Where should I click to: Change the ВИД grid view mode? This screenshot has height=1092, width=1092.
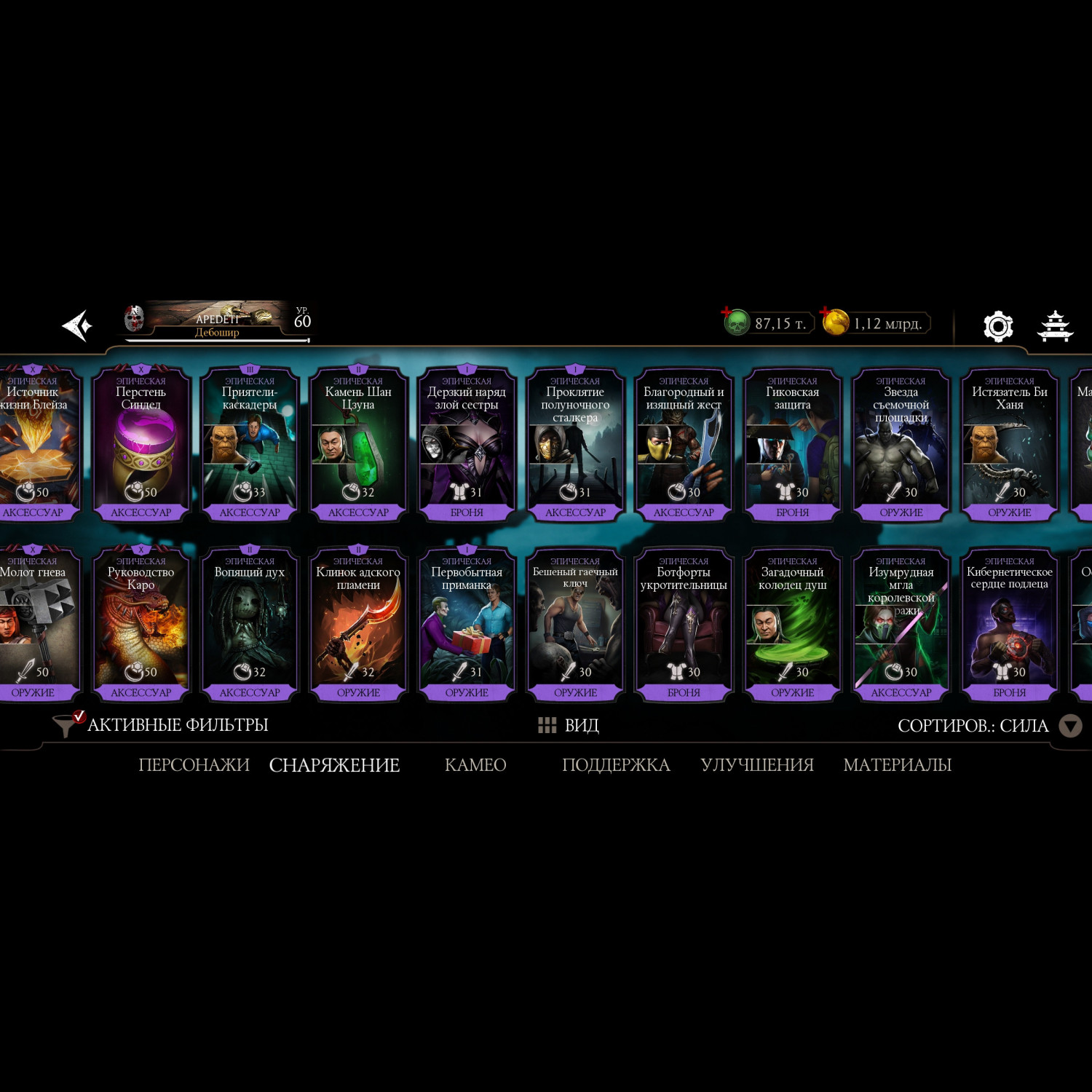(x=569, y=725)
